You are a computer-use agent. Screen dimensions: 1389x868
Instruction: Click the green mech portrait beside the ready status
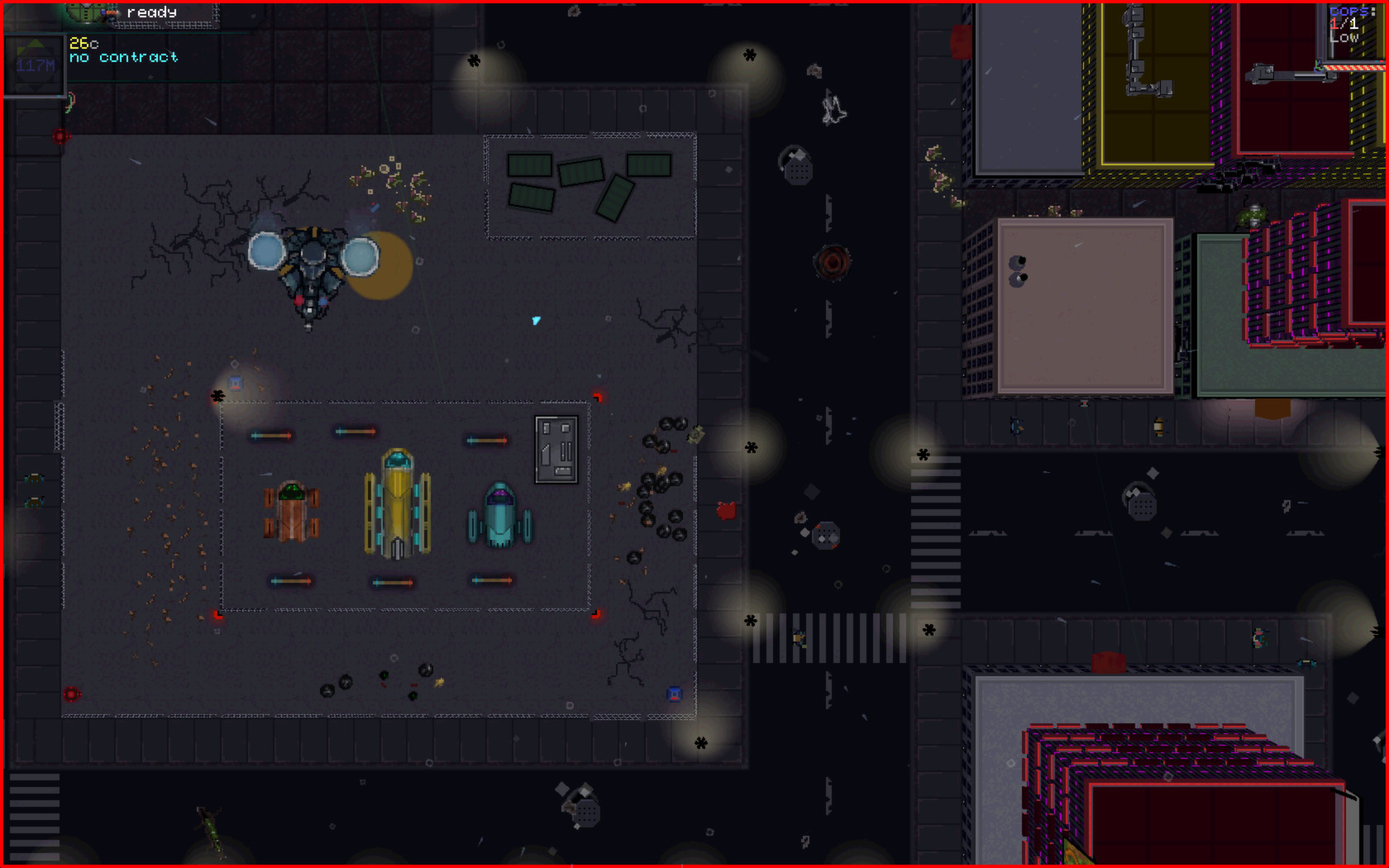click(x=83, y=12)
